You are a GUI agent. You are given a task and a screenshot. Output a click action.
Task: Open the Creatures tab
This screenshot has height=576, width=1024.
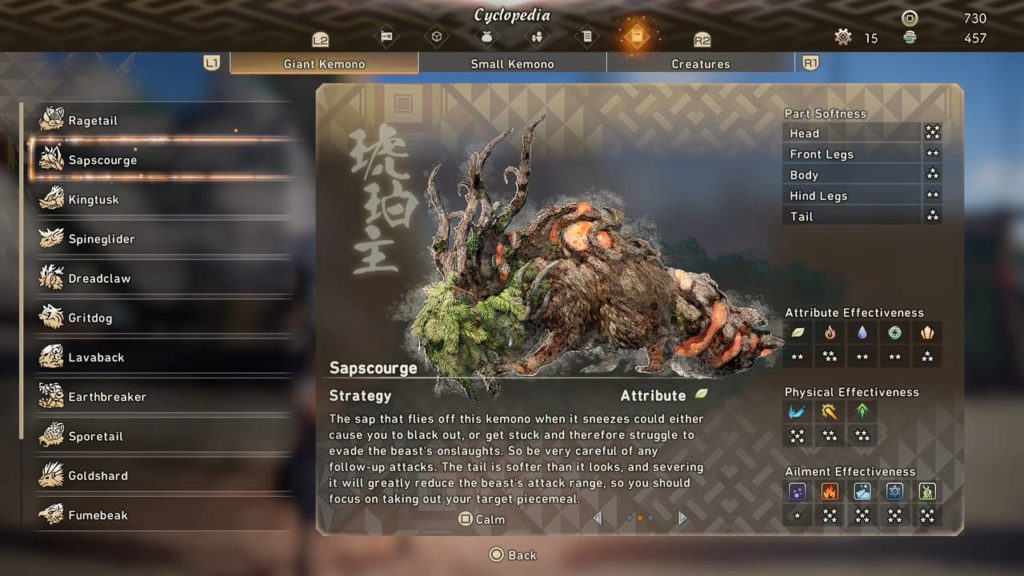coord(700,64)
